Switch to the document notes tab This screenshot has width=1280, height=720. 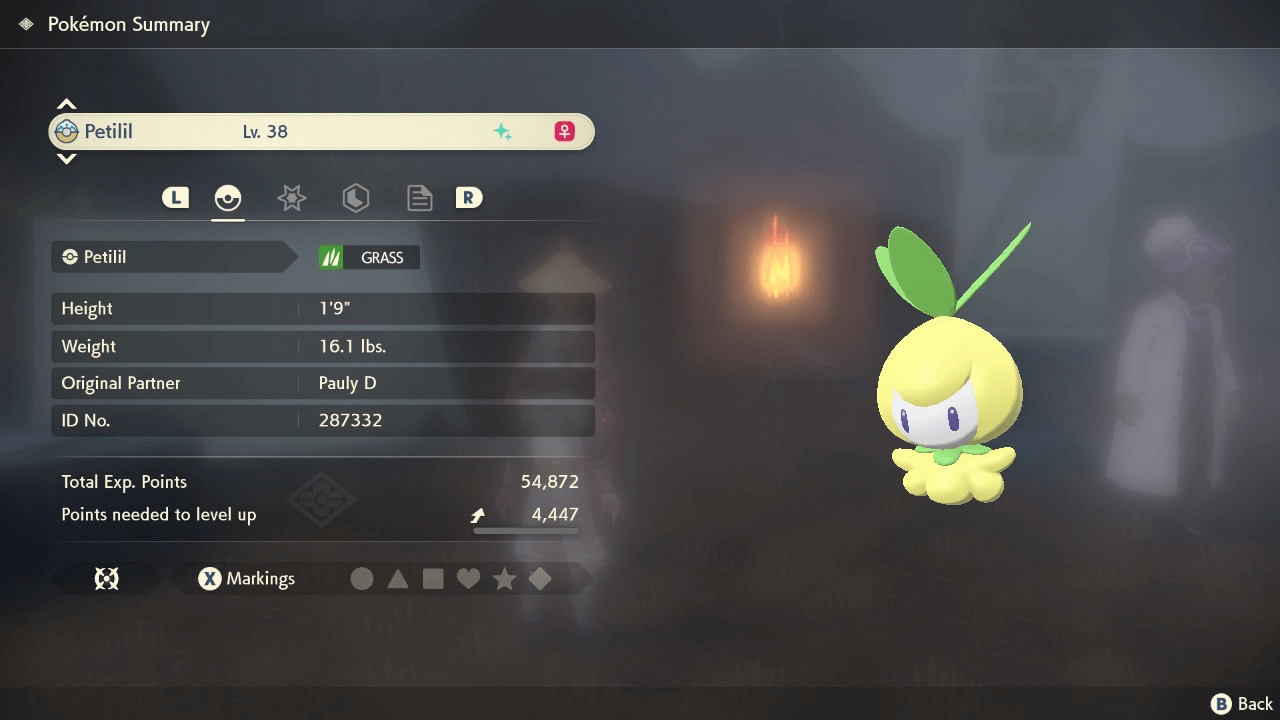point(419,198)
